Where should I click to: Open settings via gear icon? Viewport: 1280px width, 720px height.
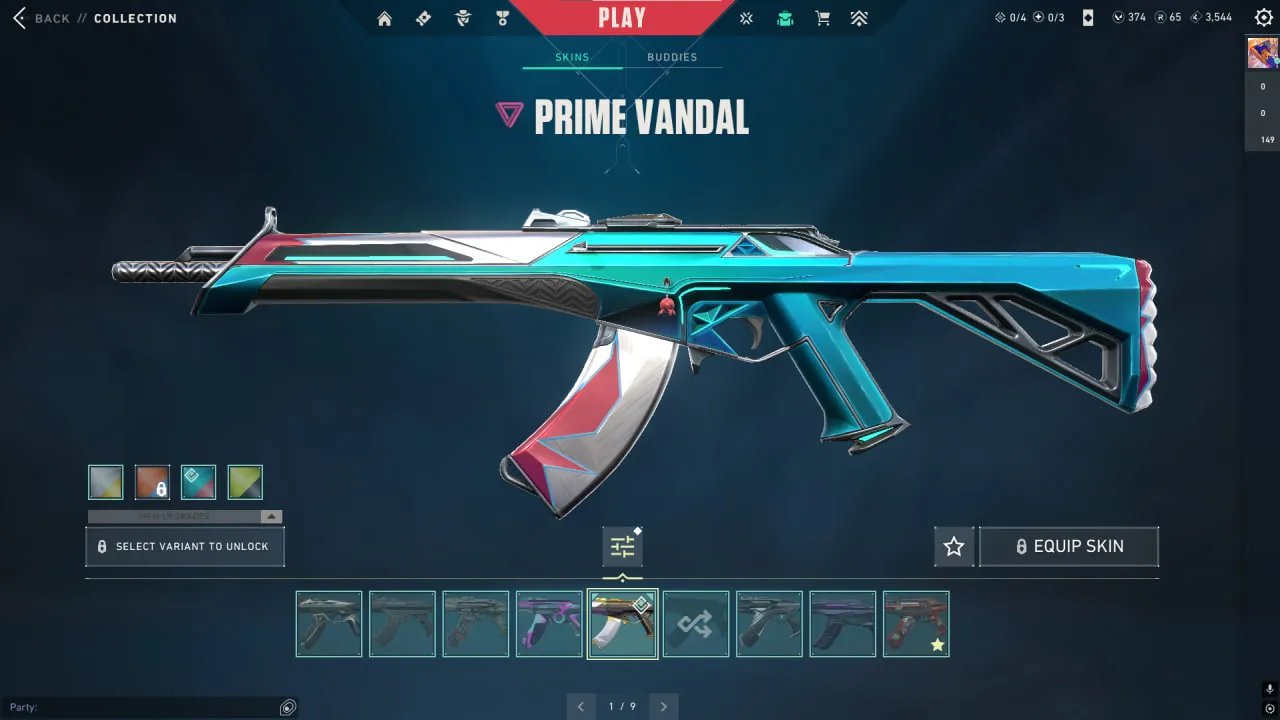pyautogui.click(x=1262, y=17)
